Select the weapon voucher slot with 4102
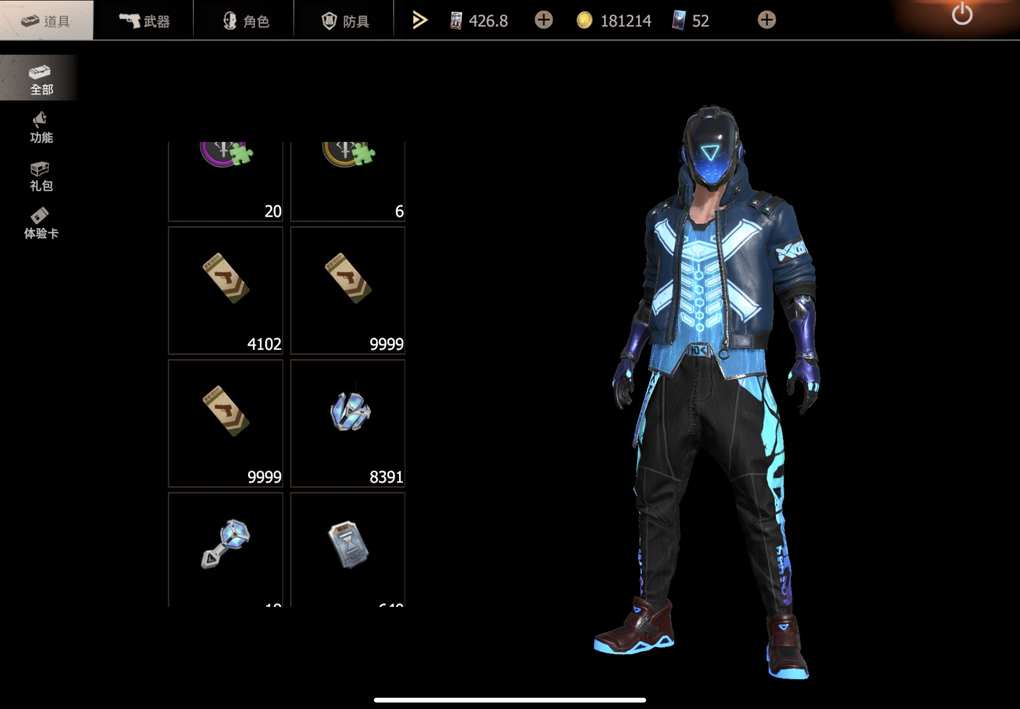The image size is (1020, 709). coord(226,290)
